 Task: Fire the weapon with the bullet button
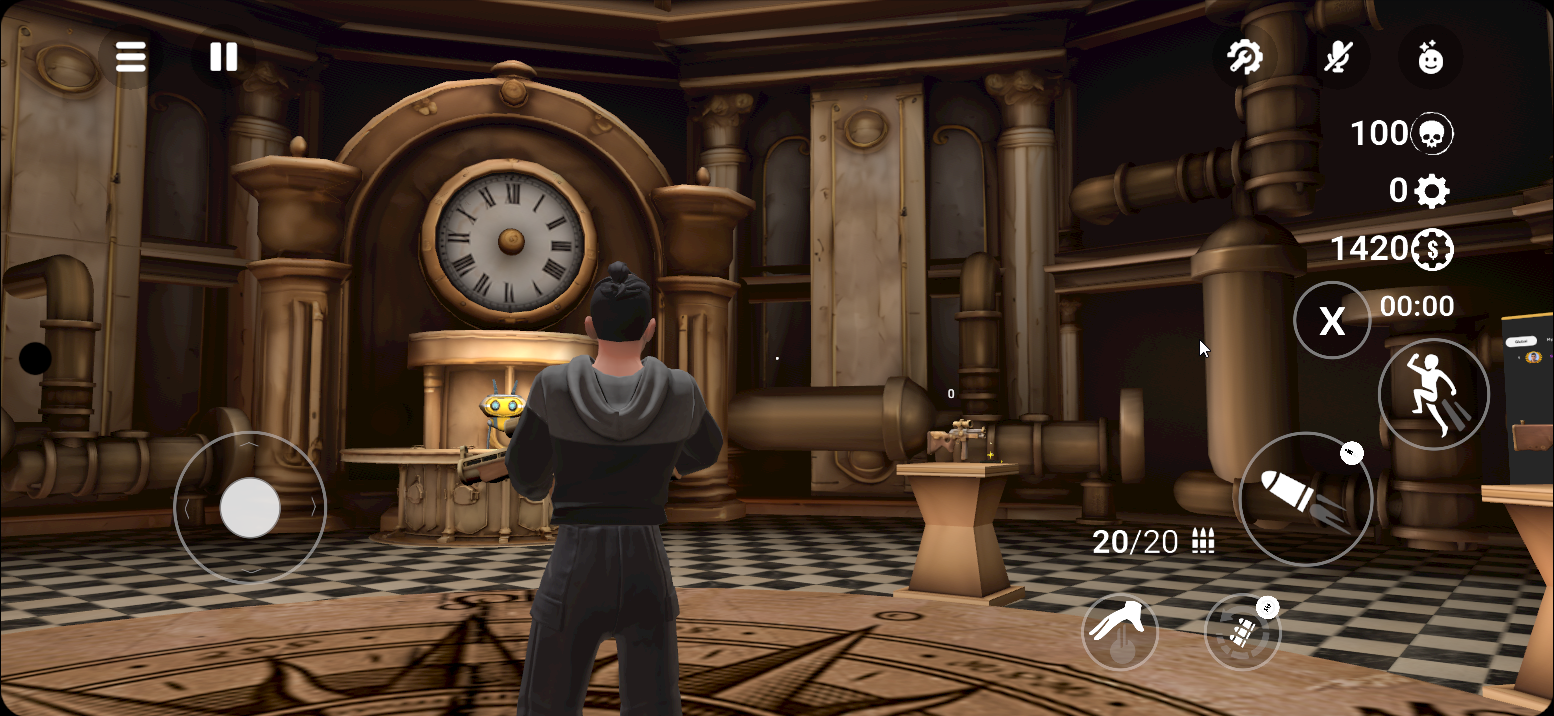(x=1305, y=499)
